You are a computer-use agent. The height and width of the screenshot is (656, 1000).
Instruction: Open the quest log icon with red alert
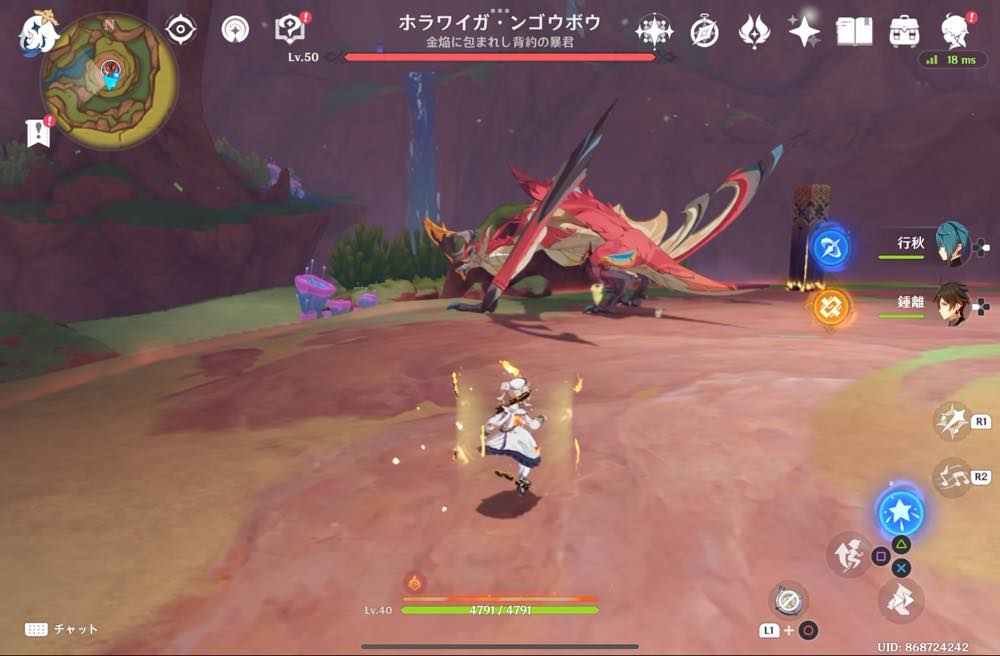[290, 31]
